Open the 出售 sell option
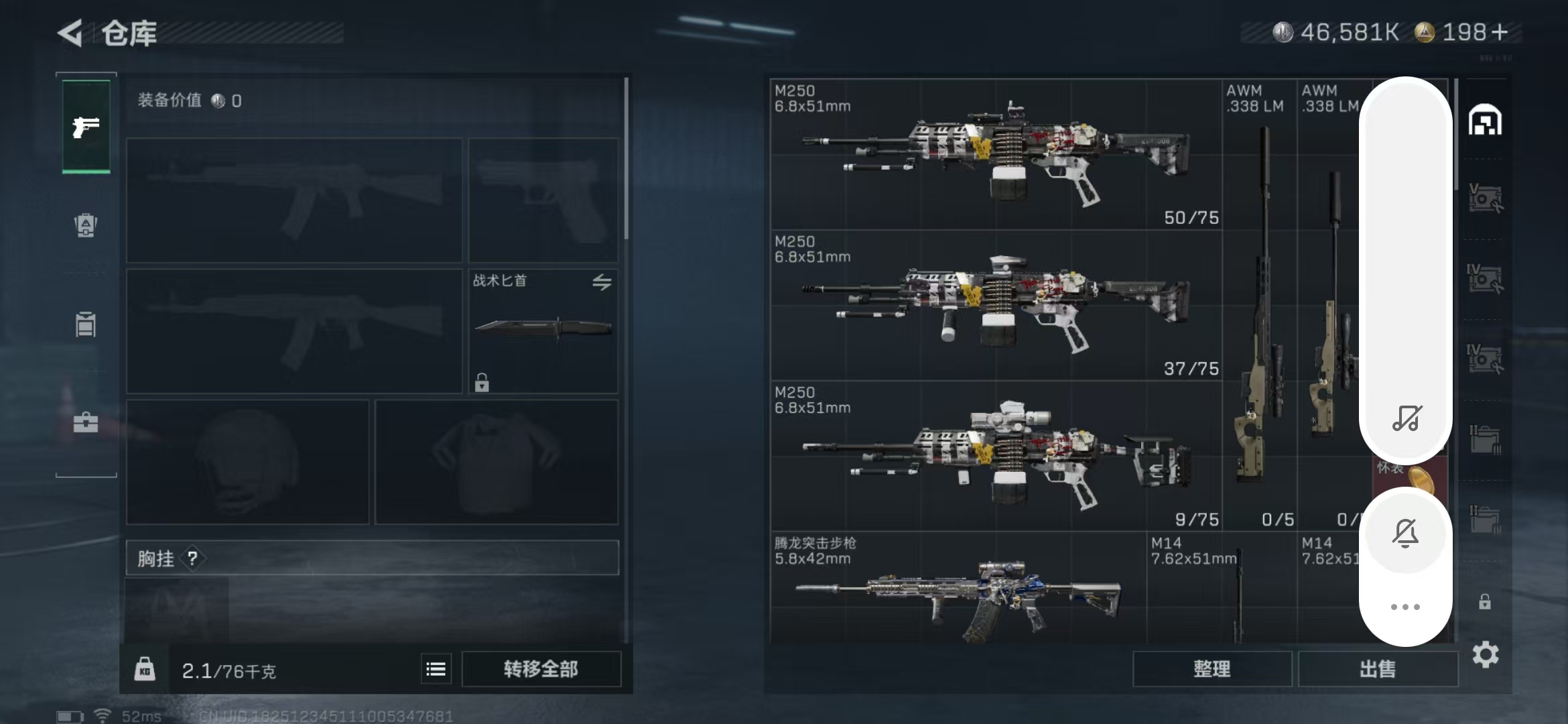 coord(1378,668)
